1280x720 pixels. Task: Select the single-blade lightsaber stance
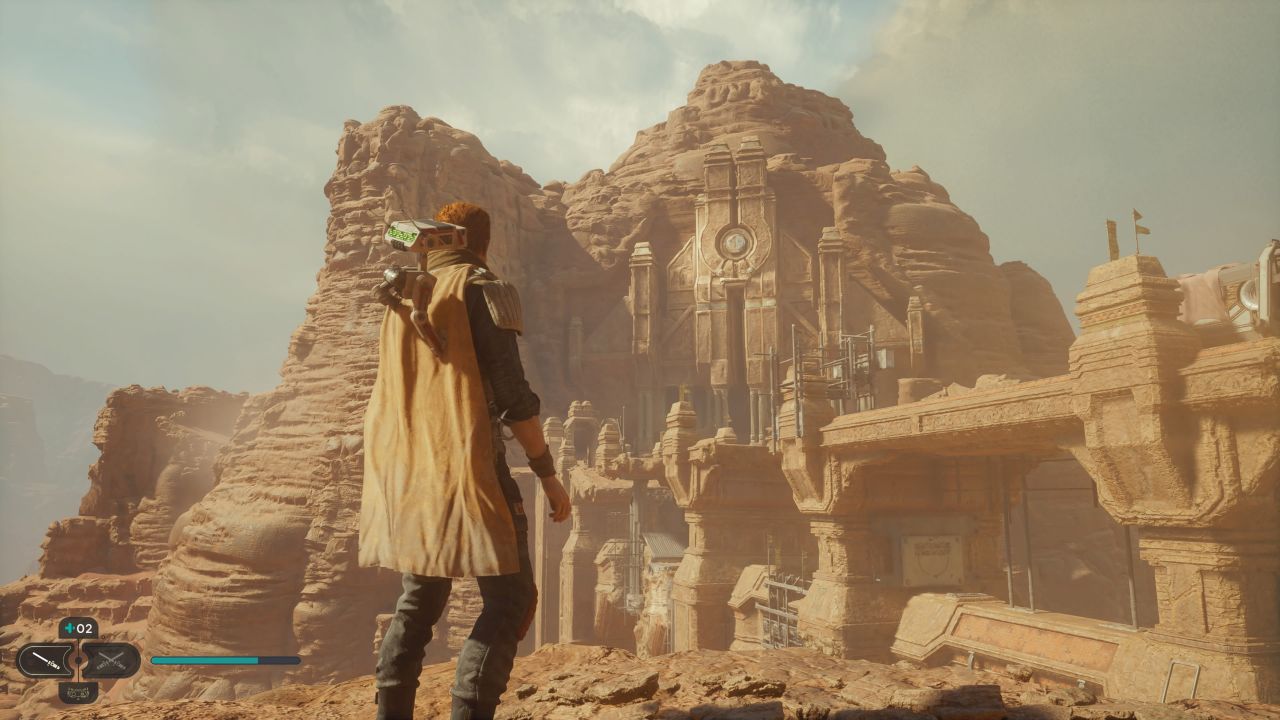[45, 660]
